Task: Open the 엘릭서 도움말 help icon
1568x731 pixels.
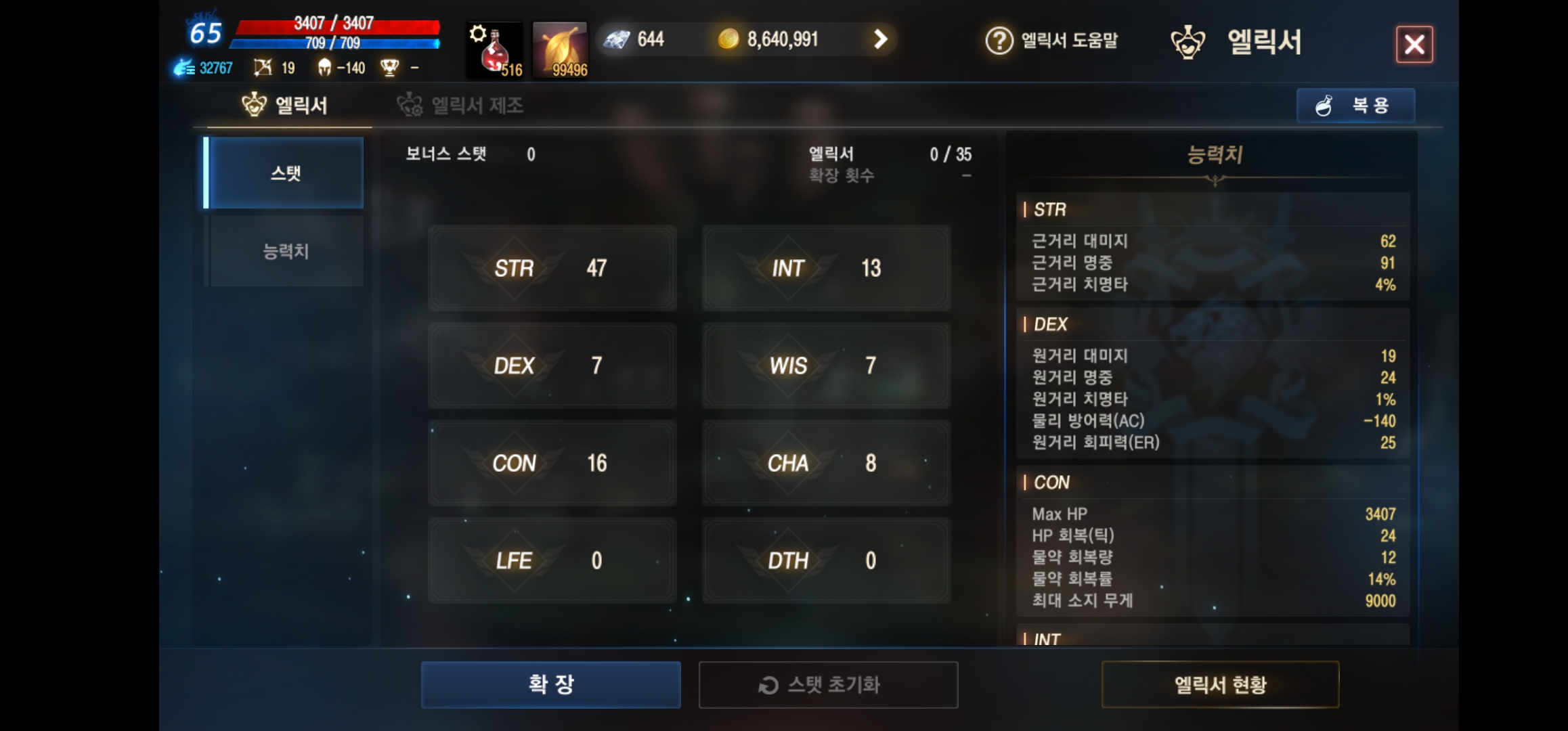Action: (x=1000, y=41)
